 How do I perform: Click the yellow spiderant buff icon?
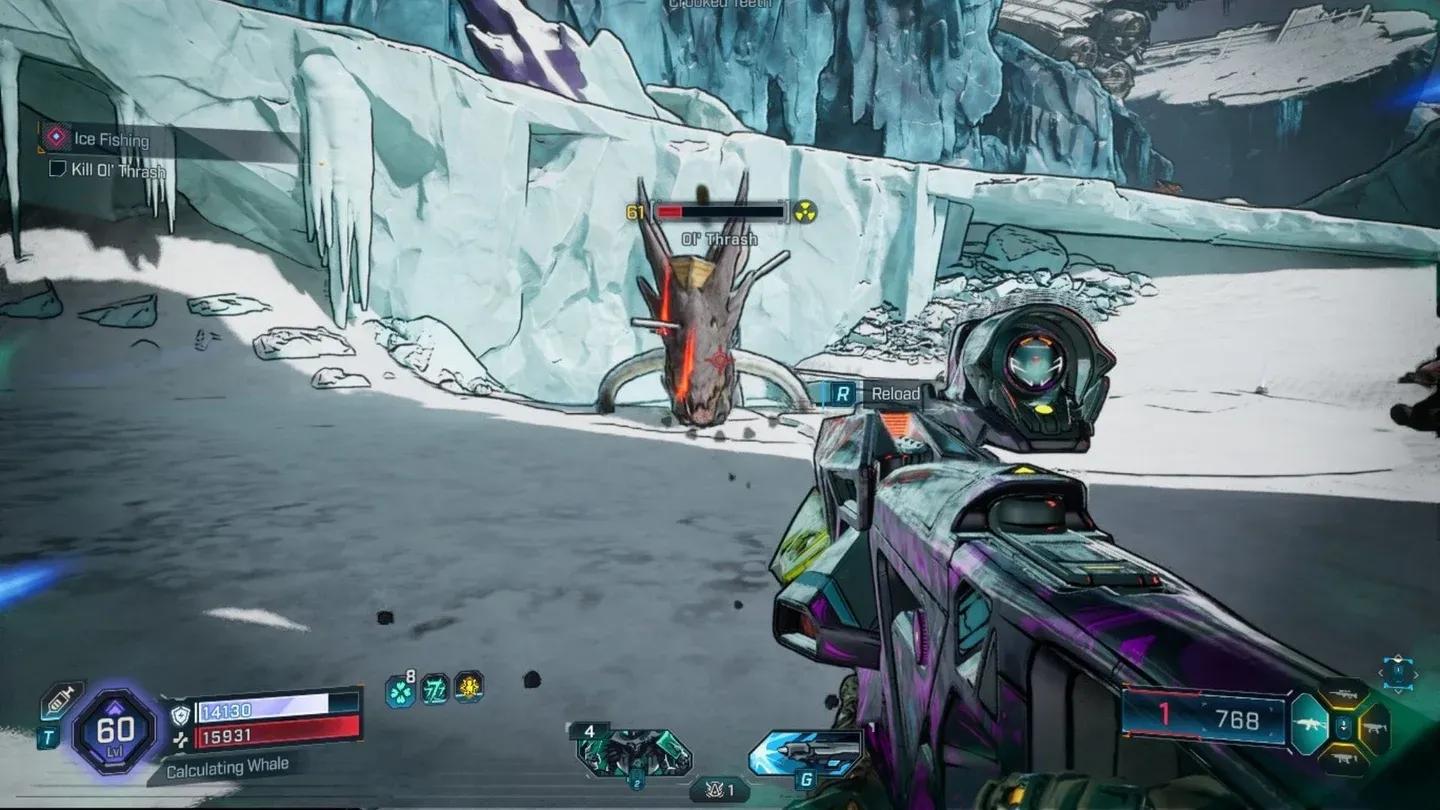pos(469,689)
